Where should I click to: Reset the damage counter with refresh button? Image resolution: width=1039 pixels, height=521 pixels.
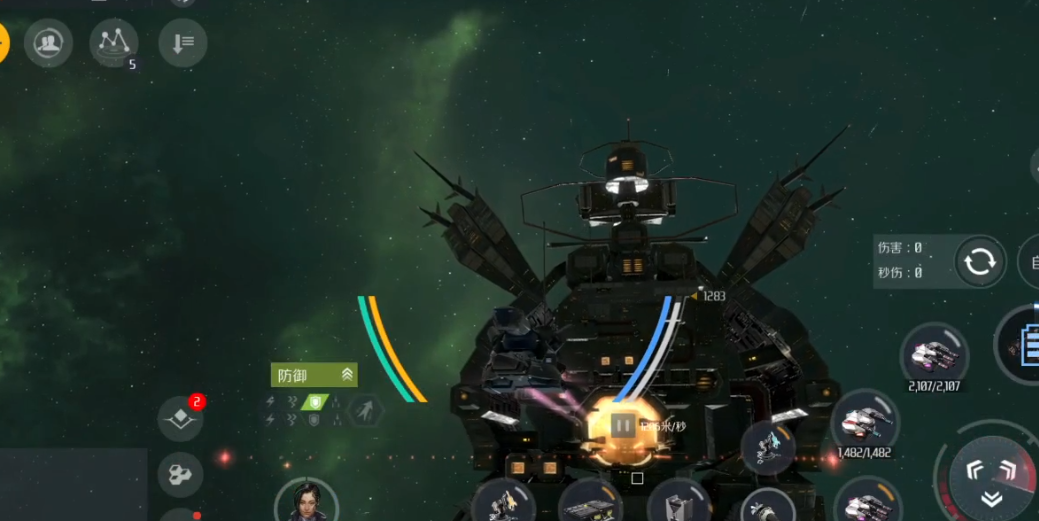tap(979, 262)
